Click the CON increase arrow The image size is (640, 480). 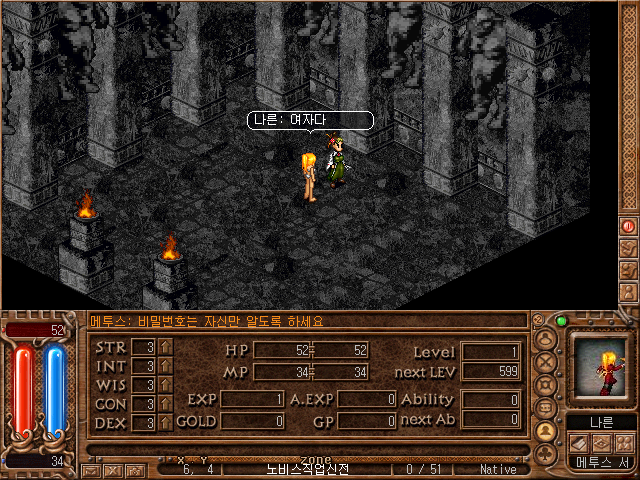(x=166, y=404)
